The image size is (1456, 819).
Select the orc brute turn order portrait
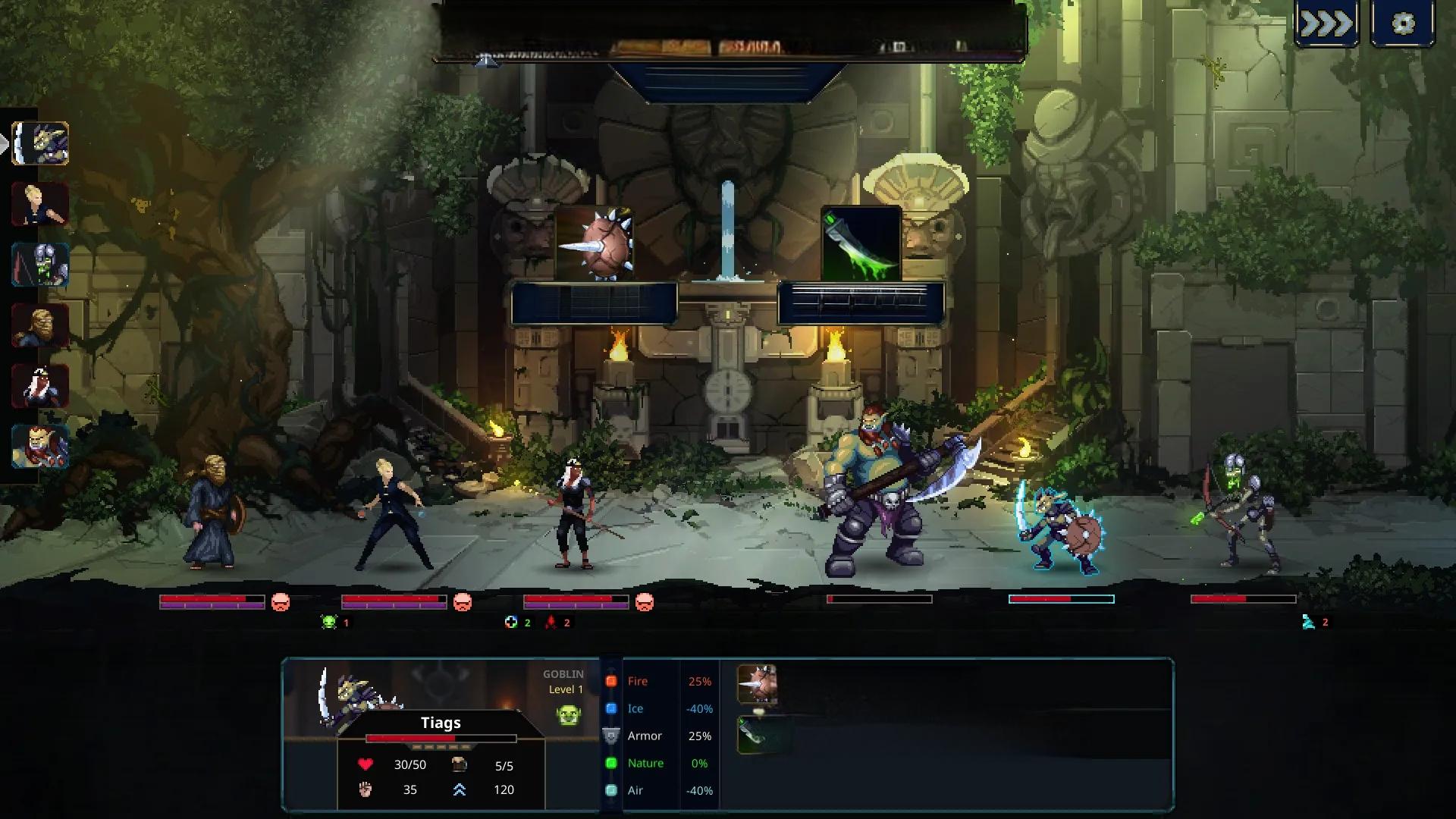tap(40, 446)
